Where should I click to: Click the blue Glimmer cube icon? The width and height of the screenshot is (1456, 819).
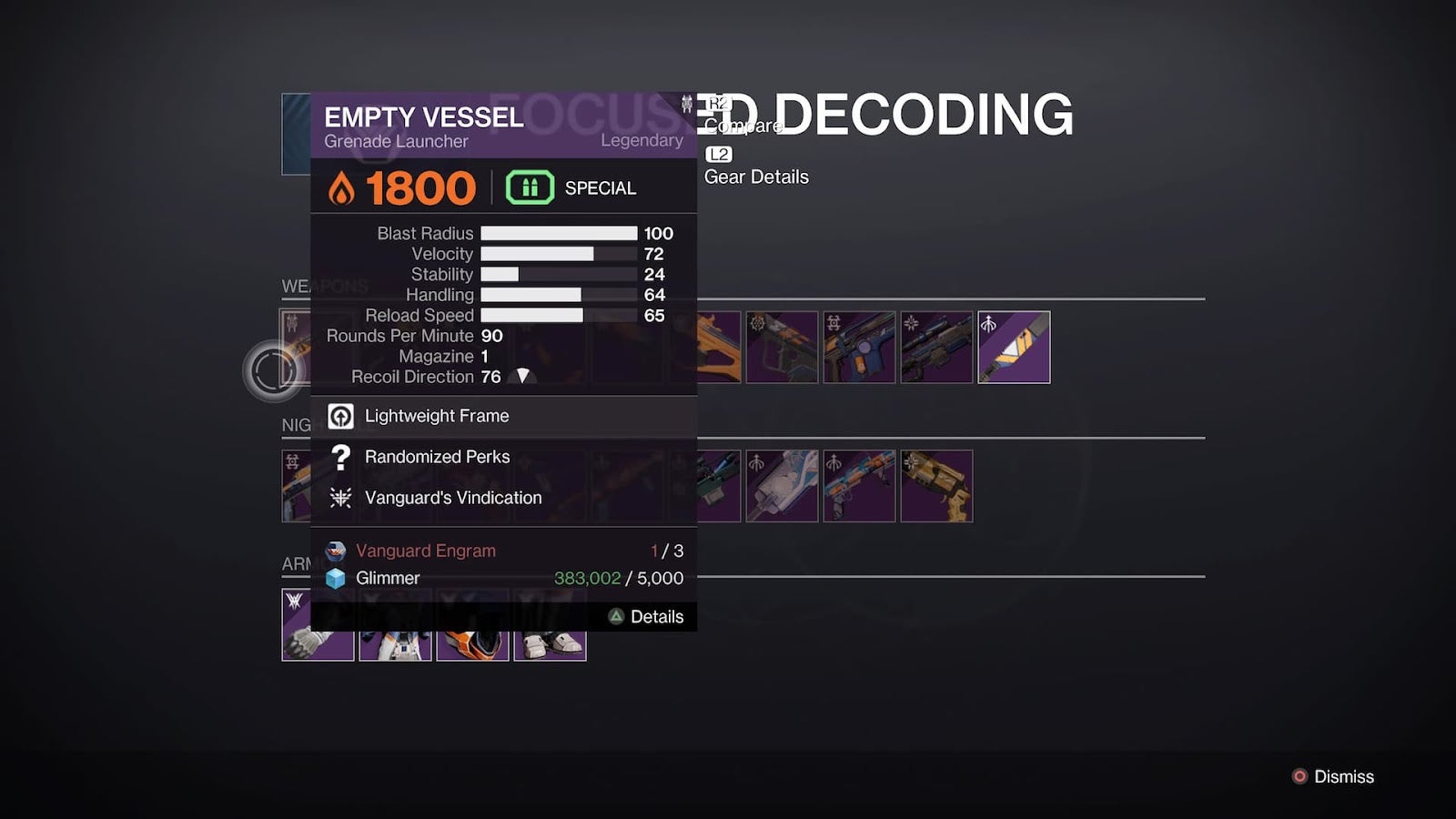(335, 578)
